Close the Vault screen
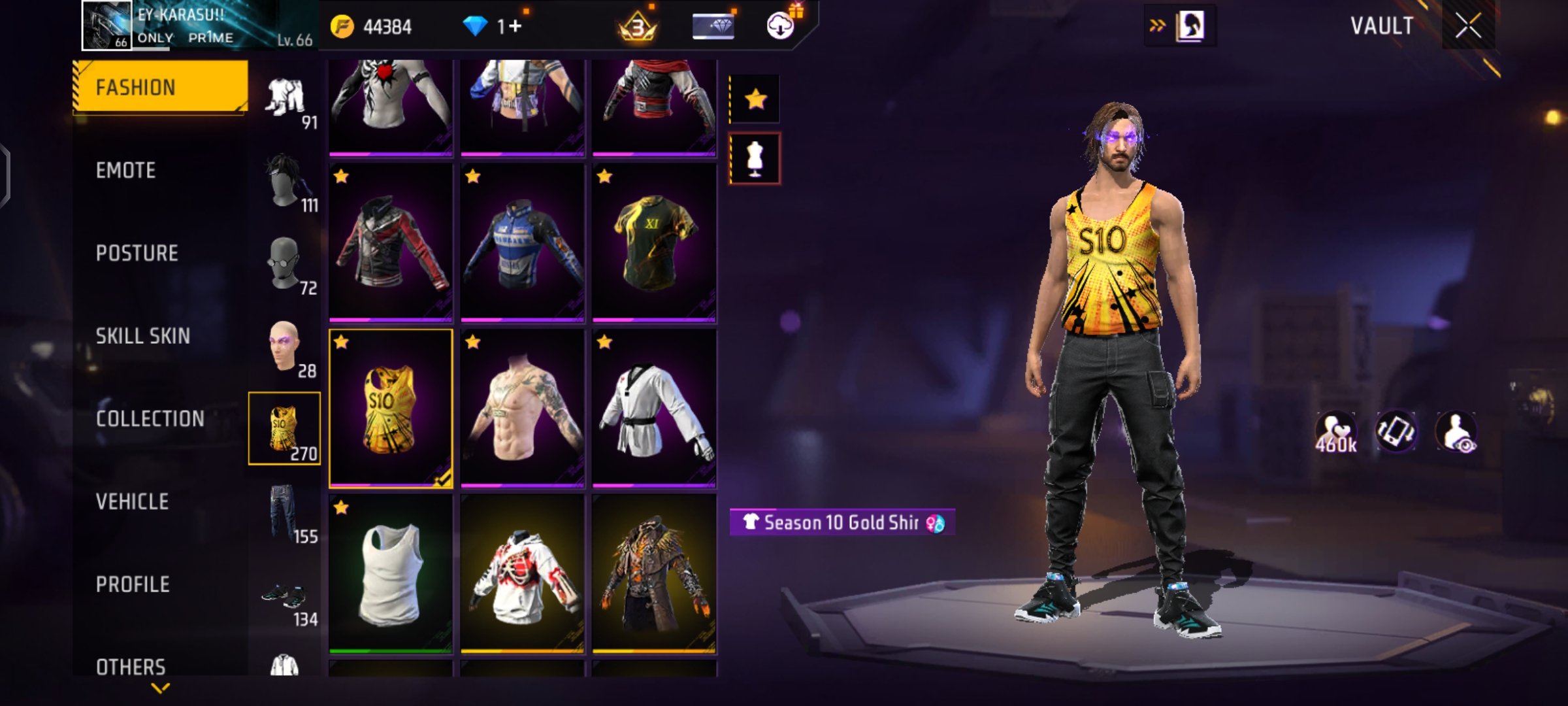The width and height of the screenshot is (1568, 706). tap(1467, 26)
